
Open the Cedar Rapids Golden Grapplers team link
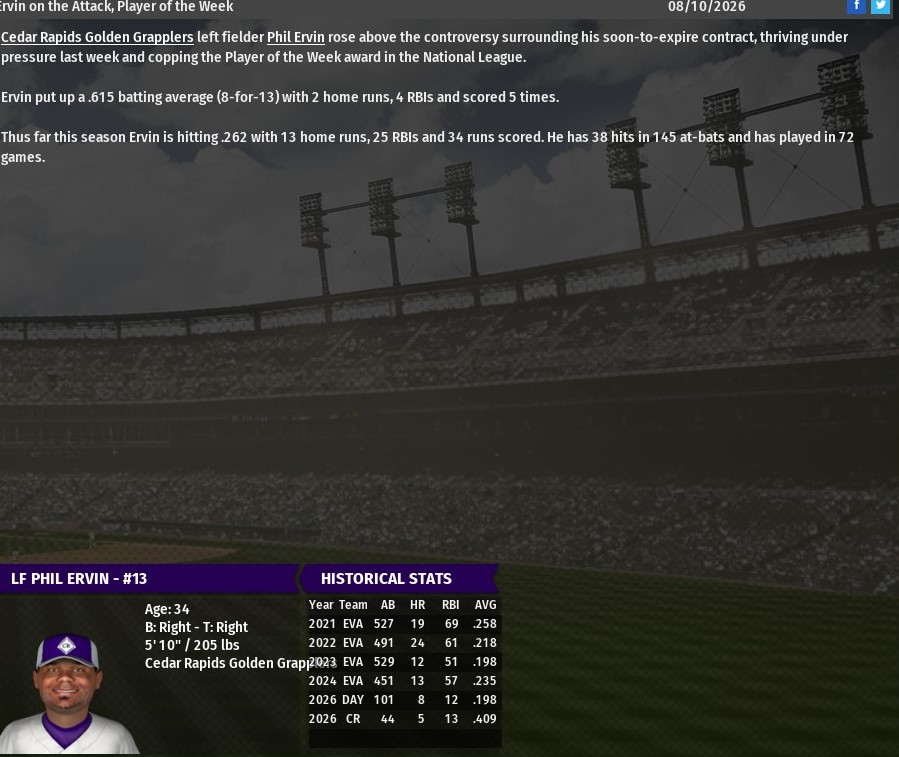[x=97, y=37]
